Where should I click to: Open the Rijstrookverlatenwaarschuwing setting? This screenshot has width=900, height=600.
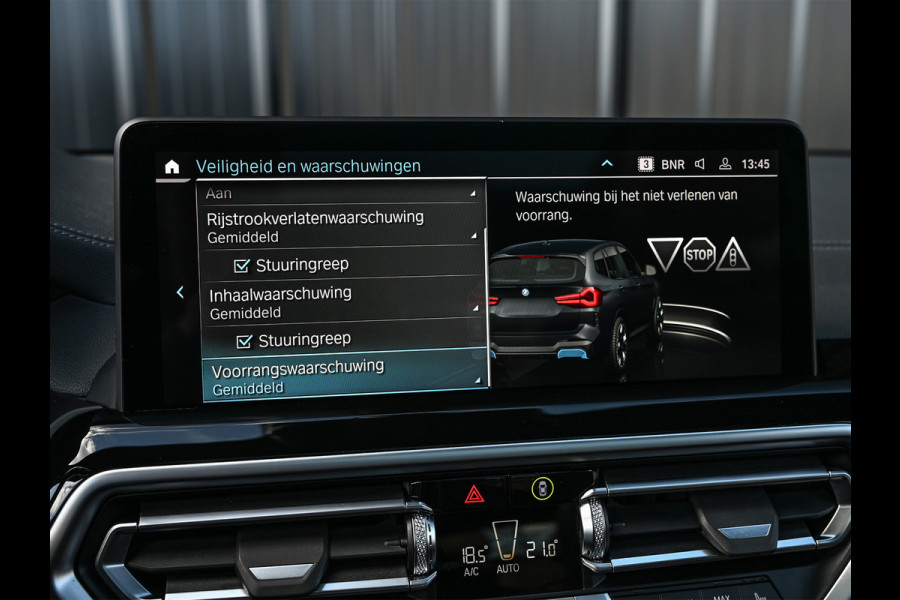pyautogui.click(x=340, y=227)
